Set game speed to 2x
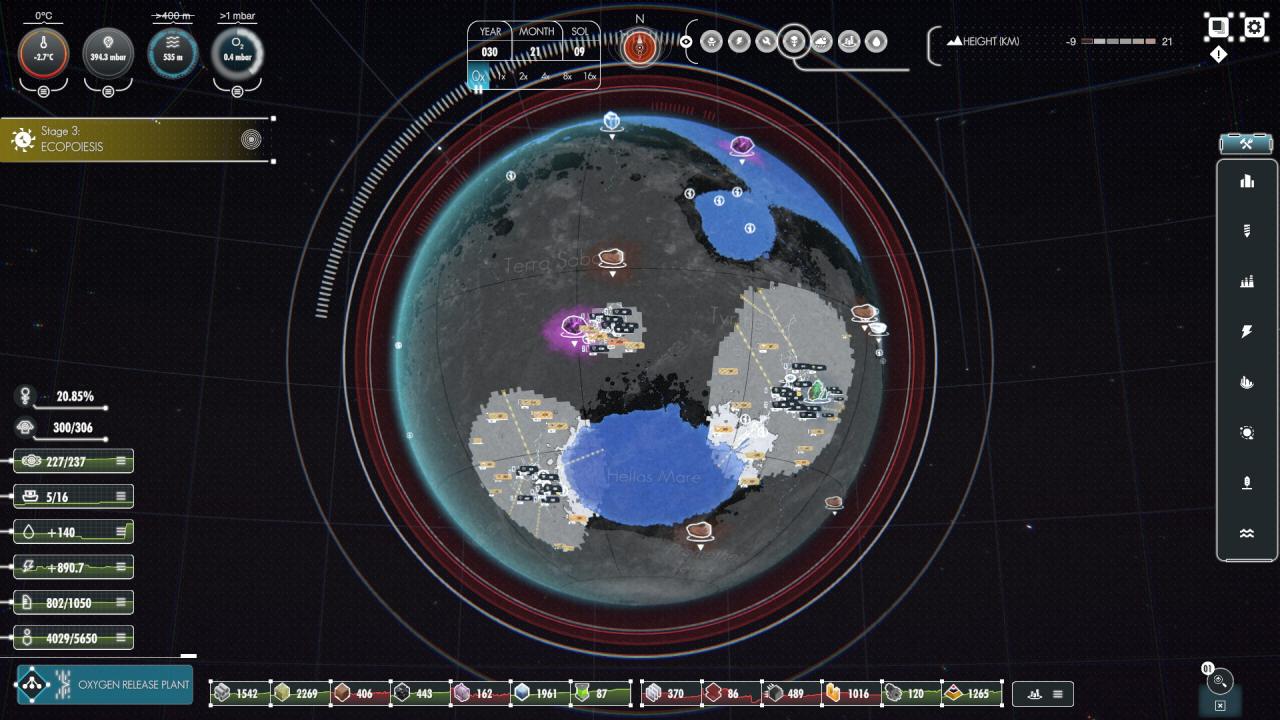The width and height of the screenshot is (1280, 720). [523, 76]
